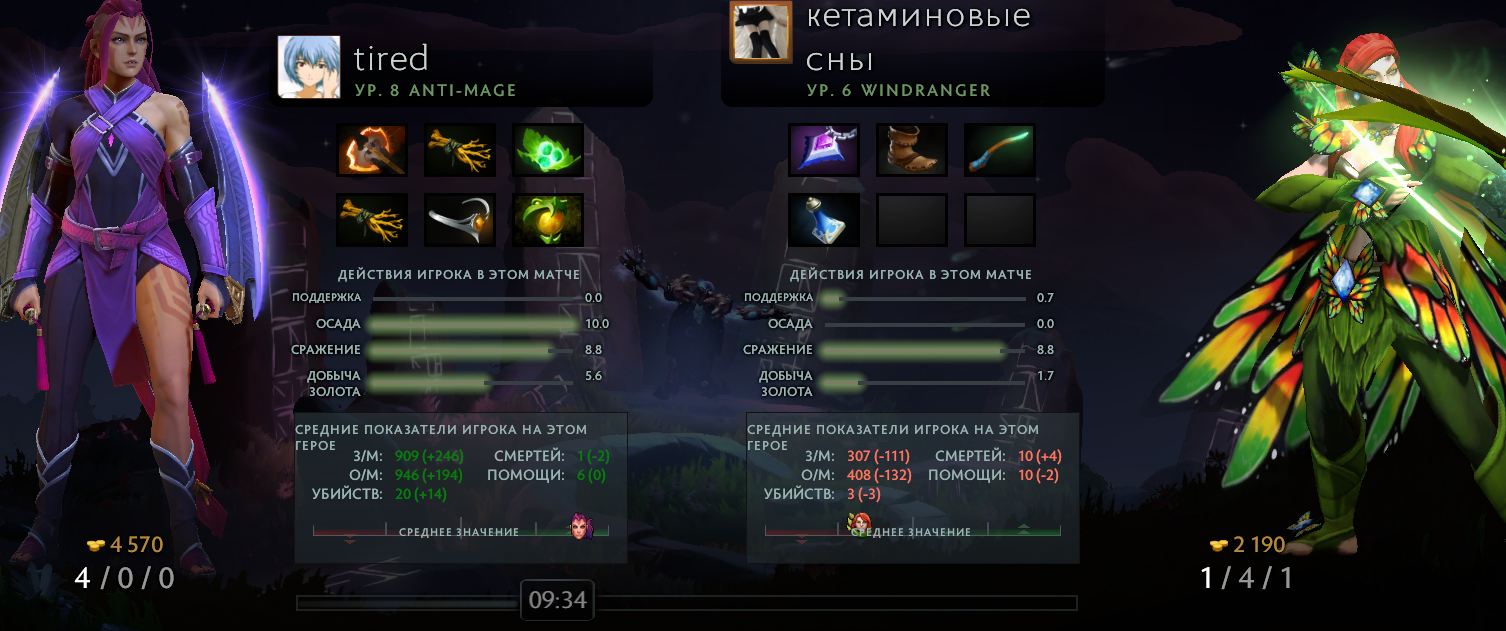Click Windranger's Null Talisman item
This screenshot has width=1506, height=631.
[x=824, y=150]
